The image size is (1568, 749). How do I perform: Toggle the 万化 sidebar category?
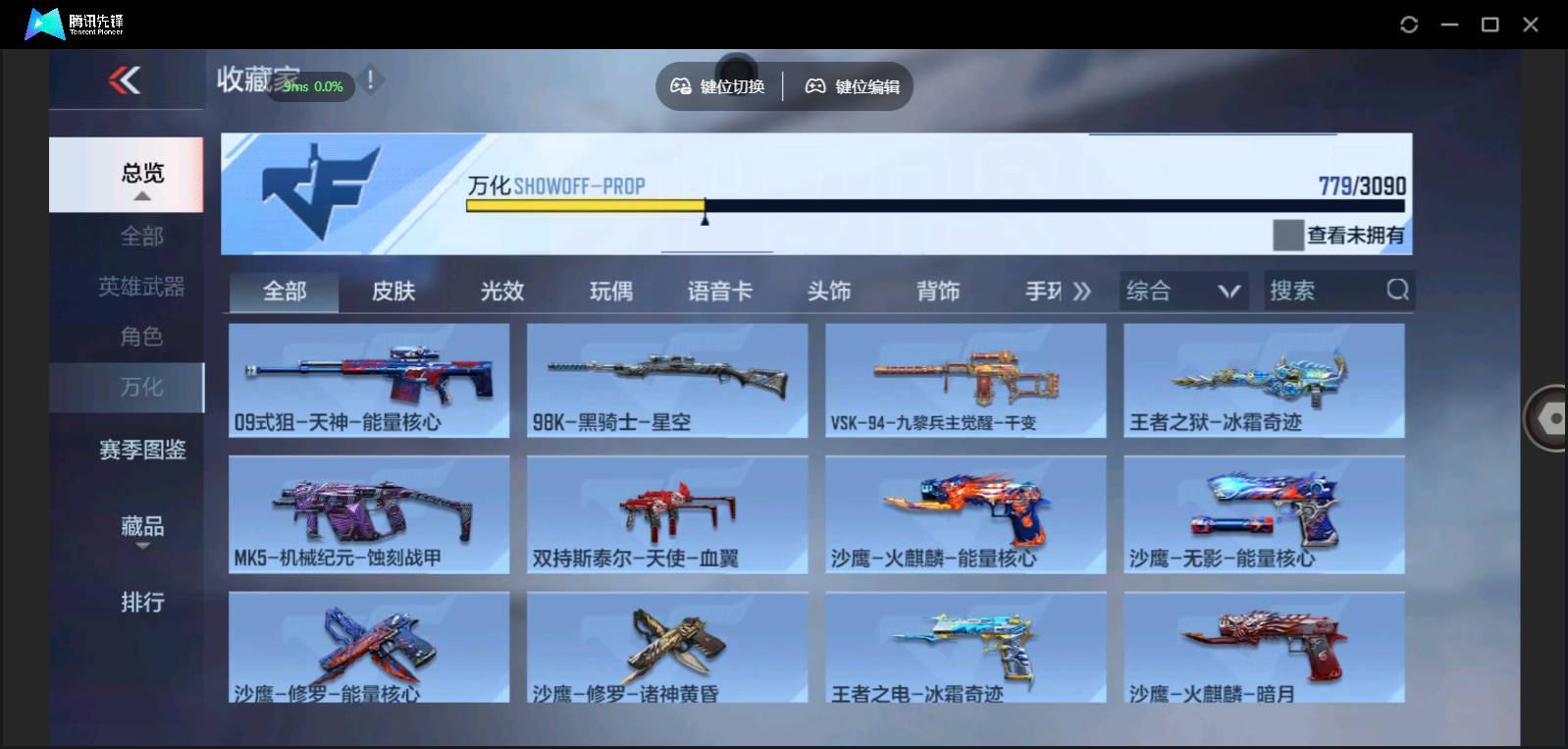coord(140,387)
